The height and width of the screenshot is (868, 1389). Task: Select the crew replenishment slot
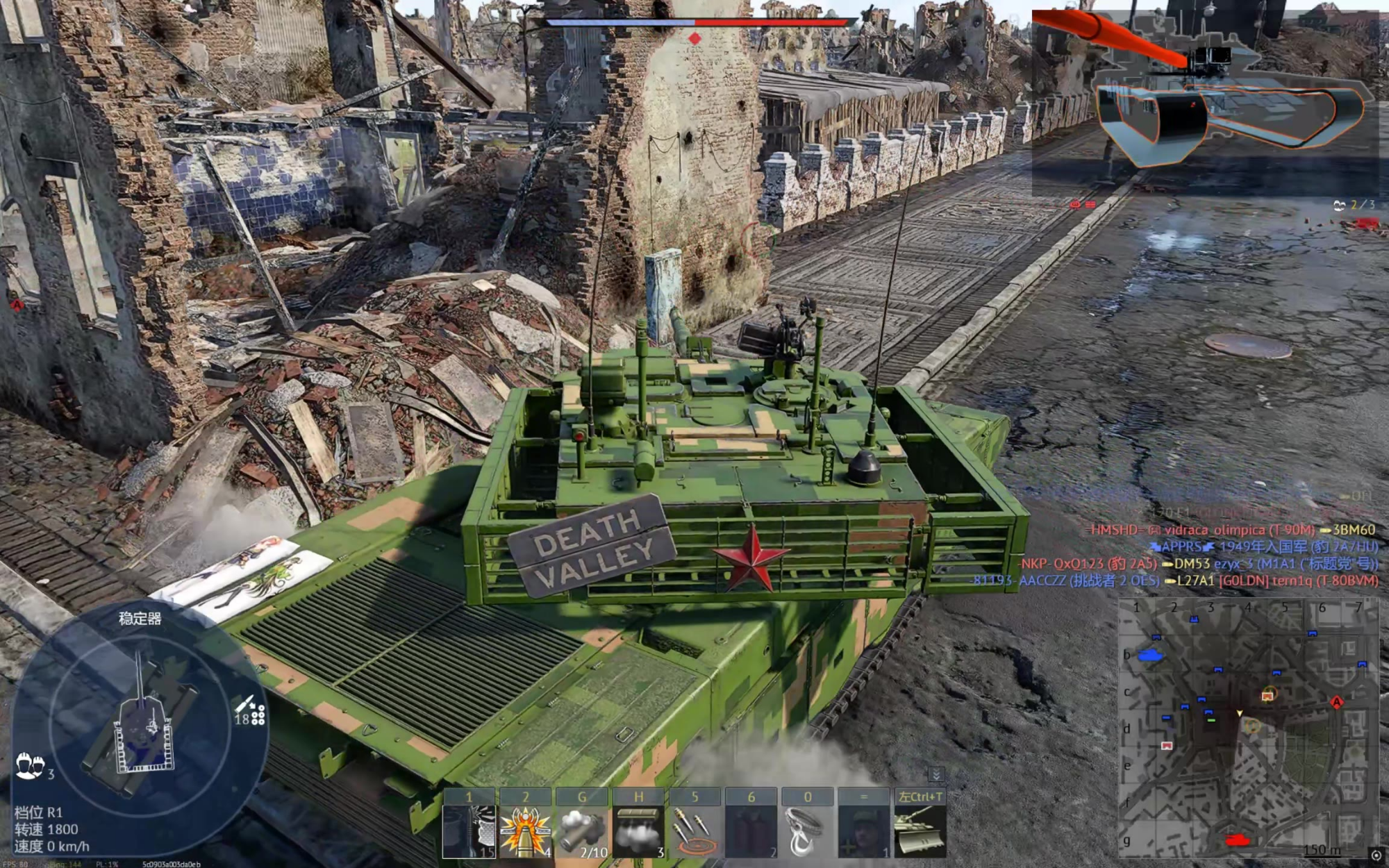[x=864, y=830]
